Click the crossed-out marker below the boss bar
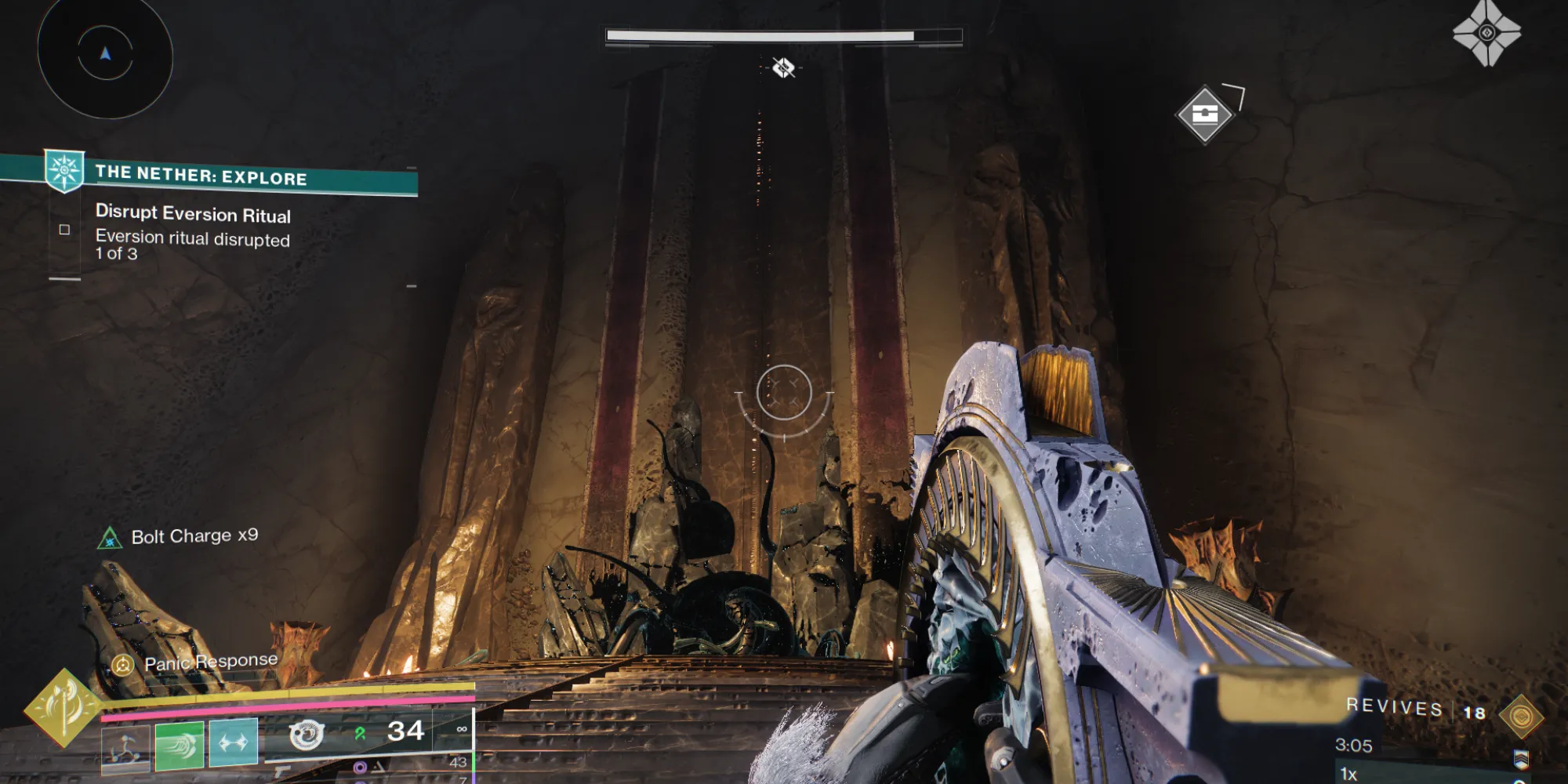Viewport: 1568px width, 784px height. point(783,68)
